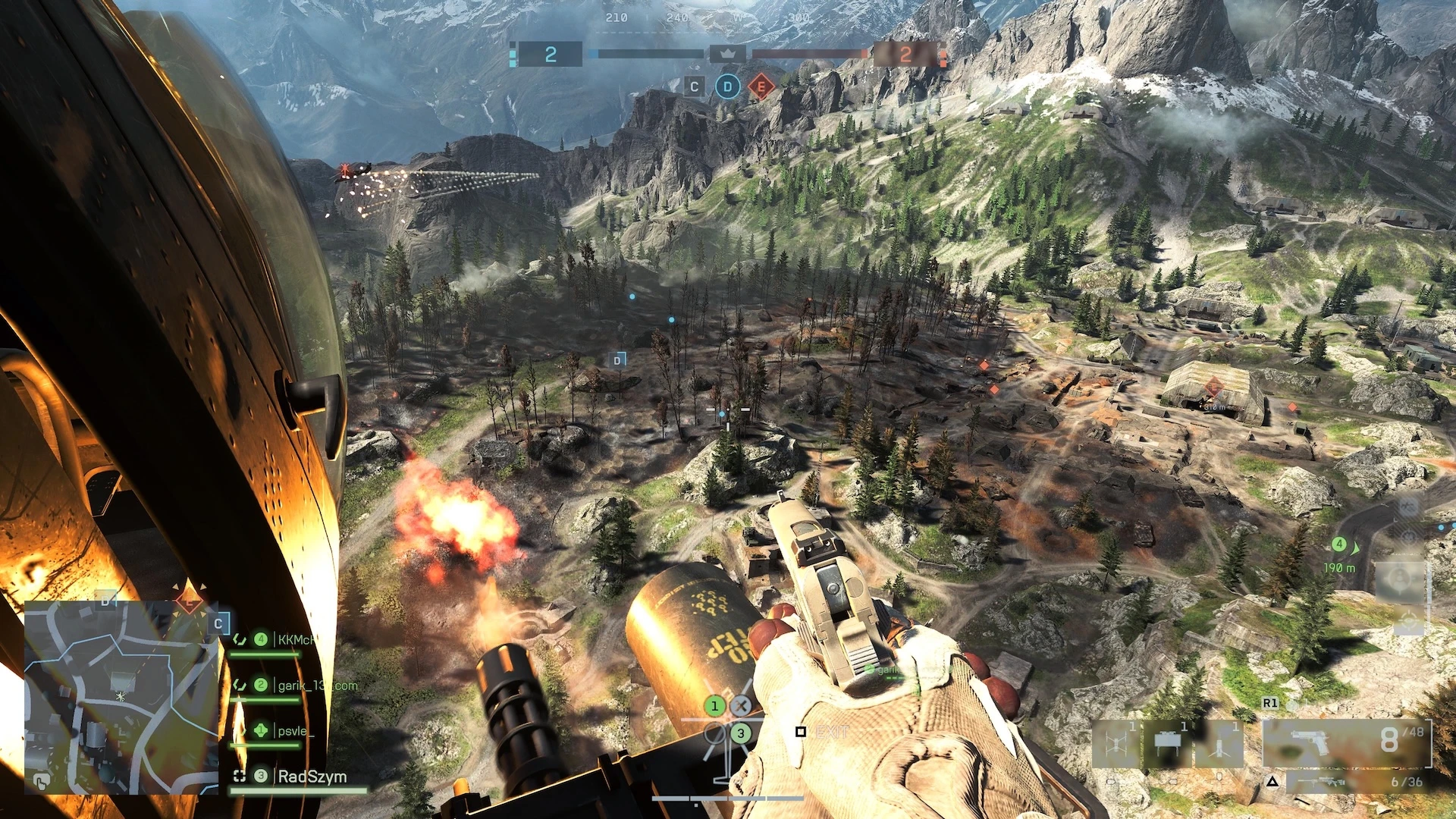The width and height of the screenshot is (1456, 819).
Task: Select squad member KKMcH
Action: pyautogui.click(x=296, y=640)
